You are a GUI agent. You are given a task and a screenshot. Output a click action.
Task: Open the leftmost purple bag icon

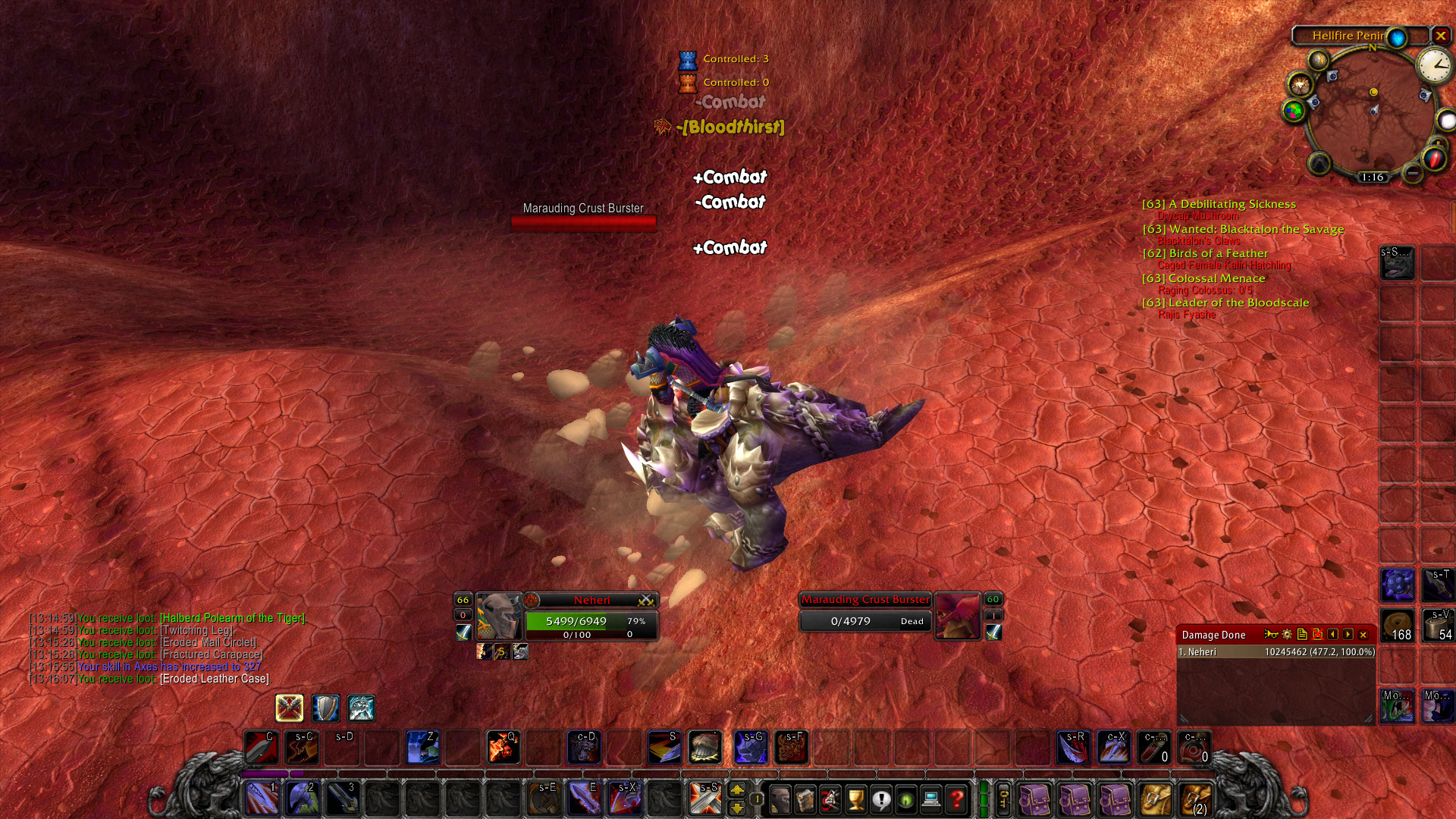(x=1035, y=800)
